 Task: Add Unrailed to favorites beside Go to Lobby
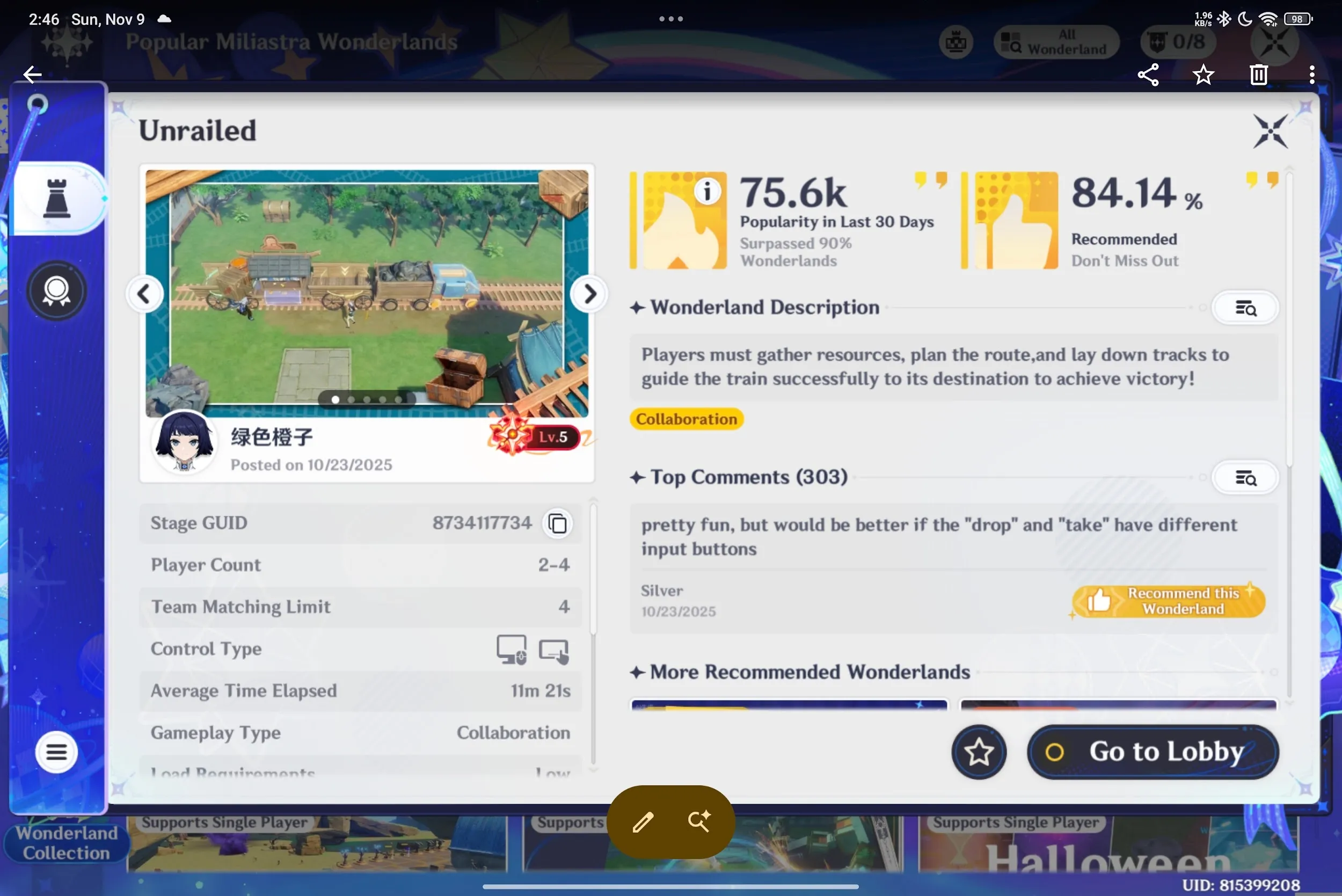pyautogui.click(x=979, y=752)
